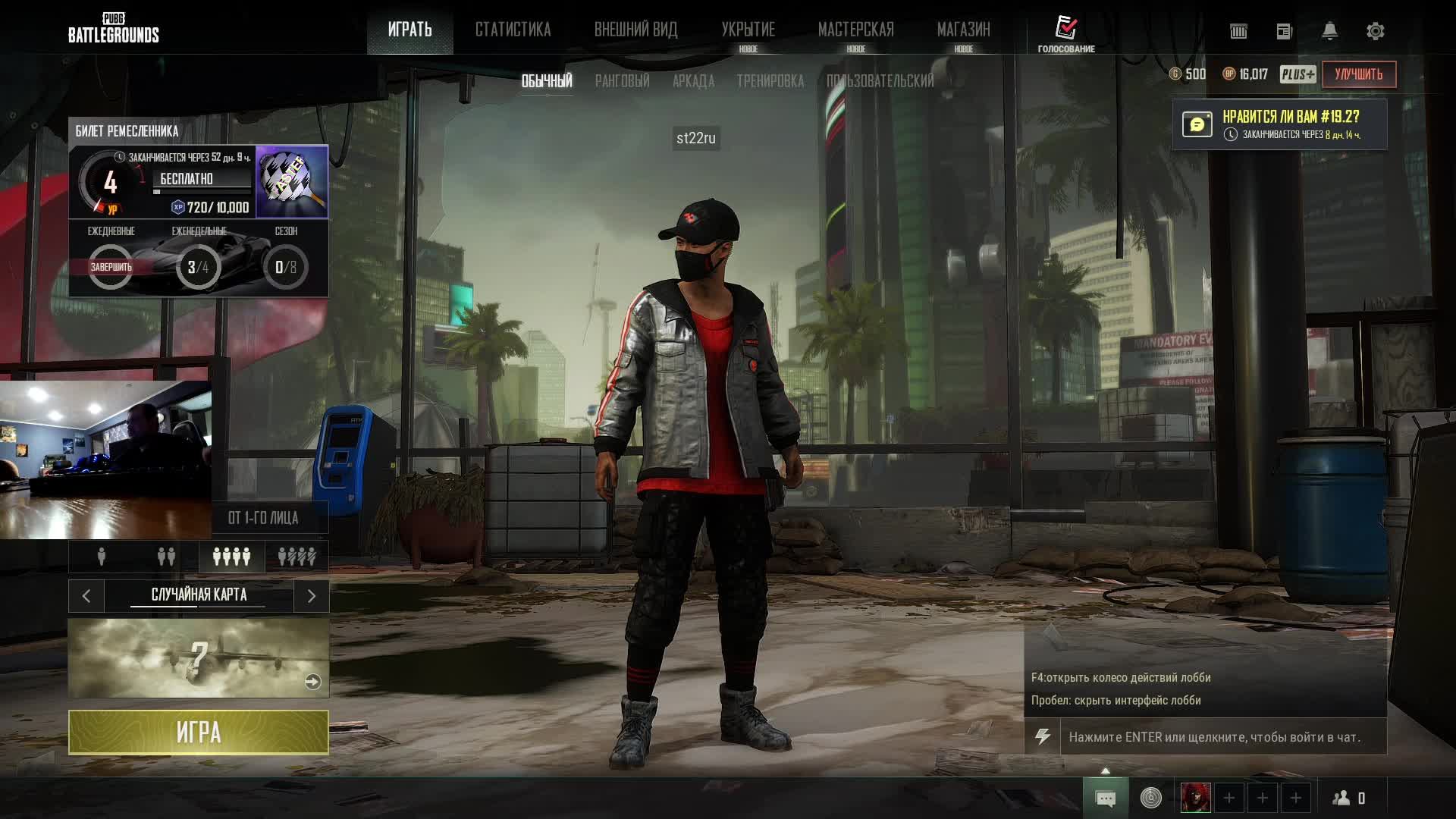The width and height of the screenshot is (1456, 819).
Task: Click the chat input field
Action: [x=1222, y=737]
